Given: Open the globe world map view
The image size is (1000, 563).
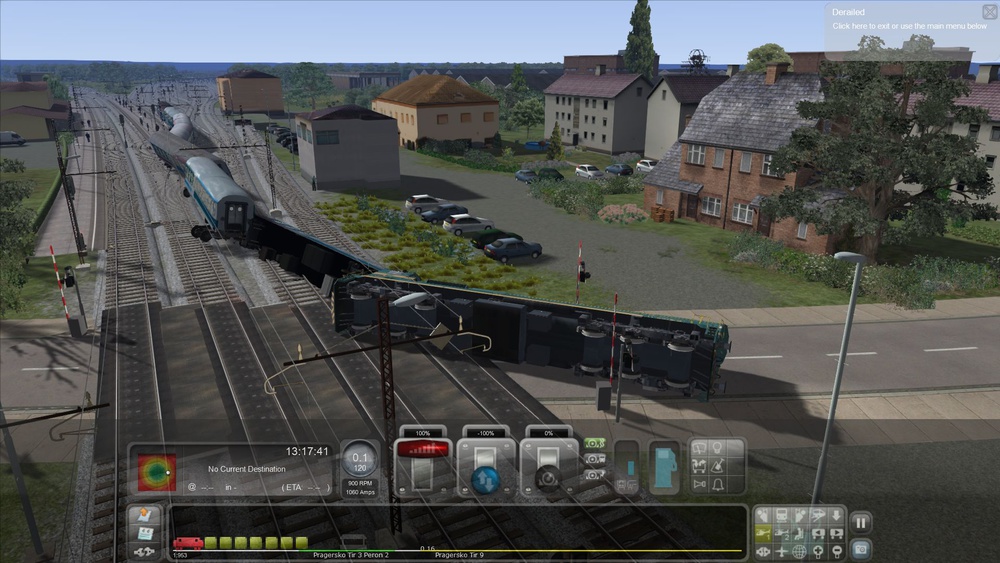Looking at the screenshot, I should click(x=799, y=551).
